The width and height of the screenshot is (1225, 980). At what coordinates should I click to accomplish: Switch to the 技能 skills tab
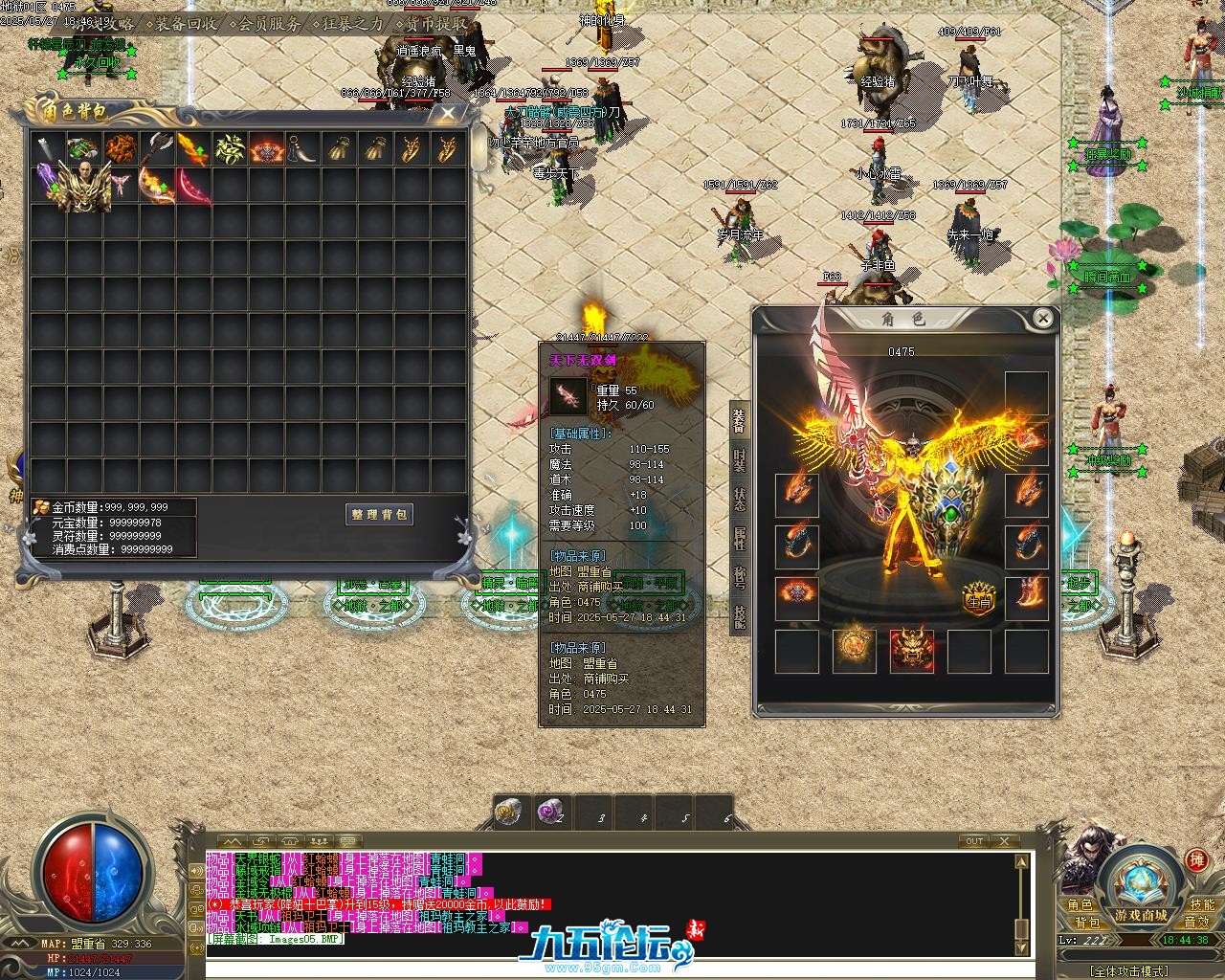[x=740, y=616]
